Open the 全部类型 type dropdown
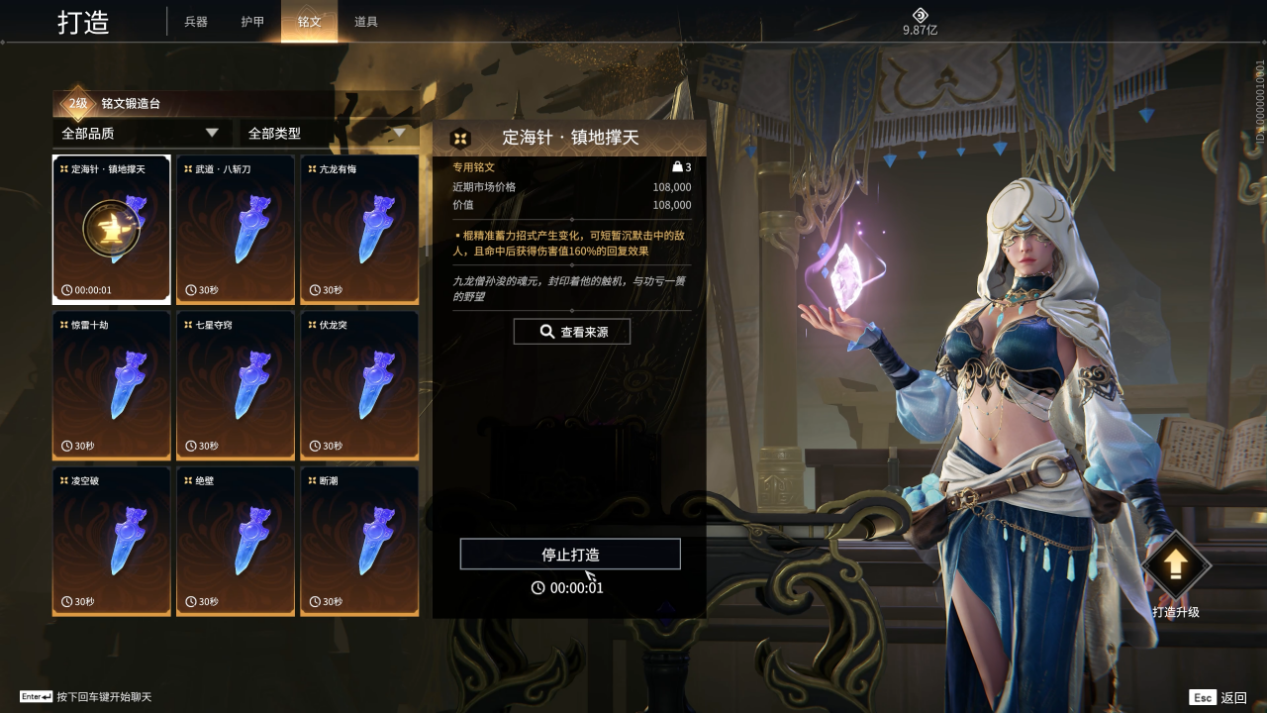 point(327,133)
